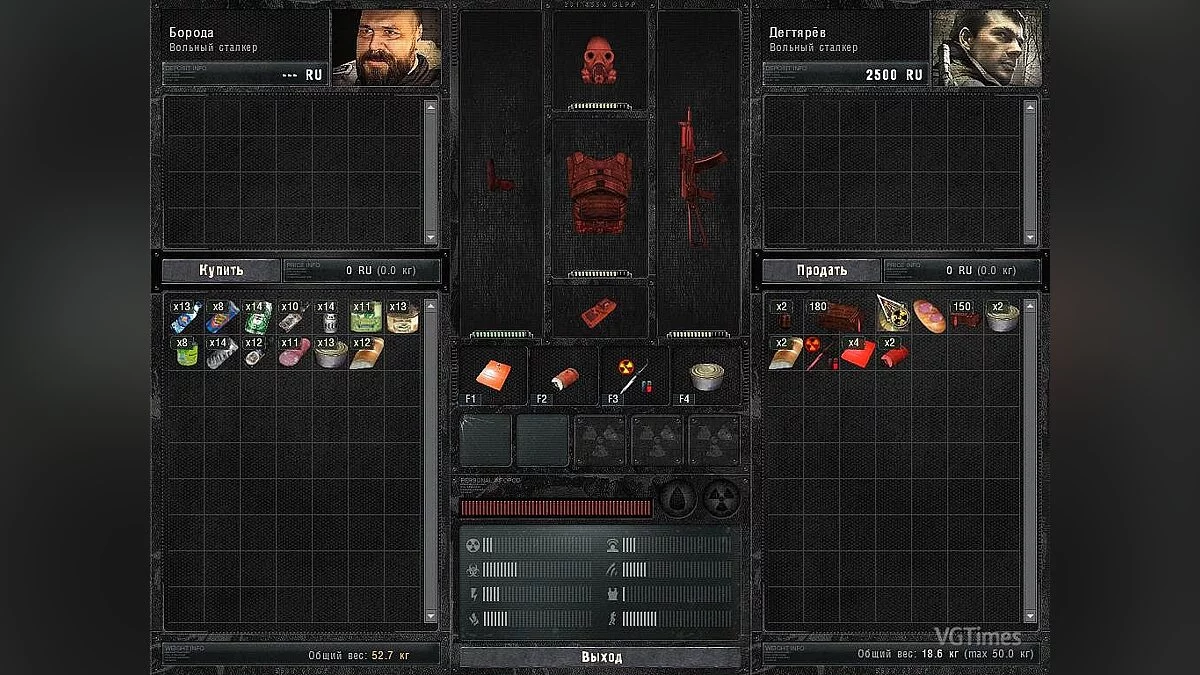Click Boroda's trader portrait
Image resolution: width=1200 pixels, height=675 pixels.
[x=386, y=48]
